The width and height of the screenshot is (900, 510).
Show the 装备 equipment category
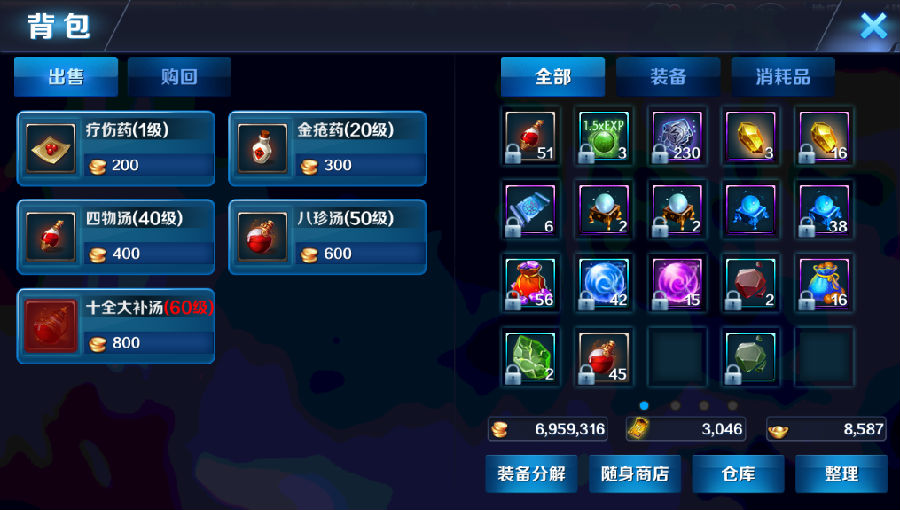668,77
